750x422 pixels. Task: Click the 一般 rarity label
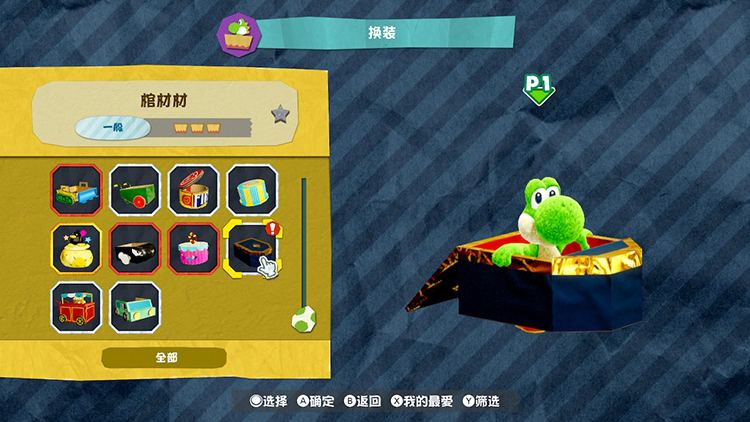[113, 128]
